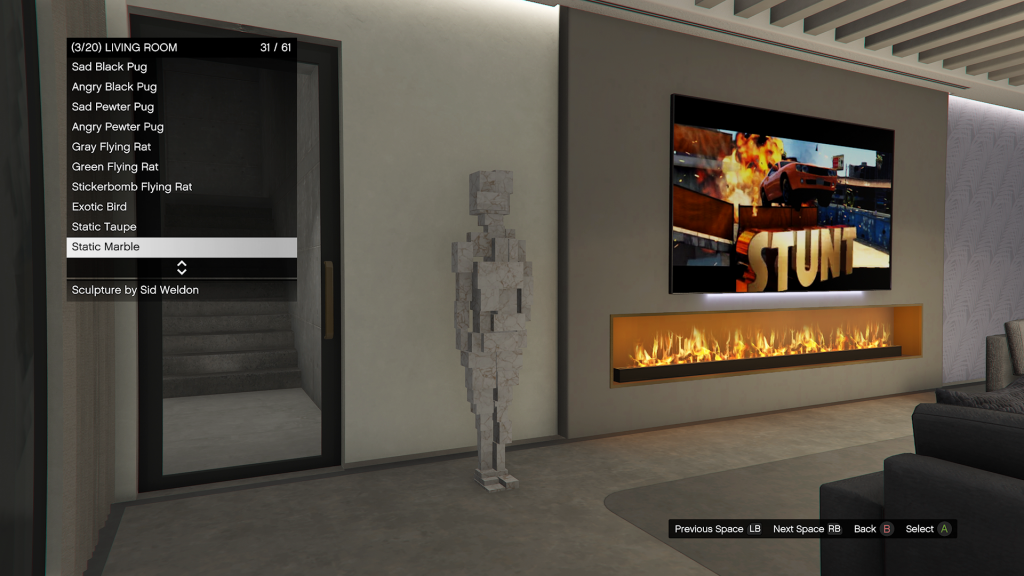
Task: Choose the Exotic Bird option
Action: coord(99,207)
